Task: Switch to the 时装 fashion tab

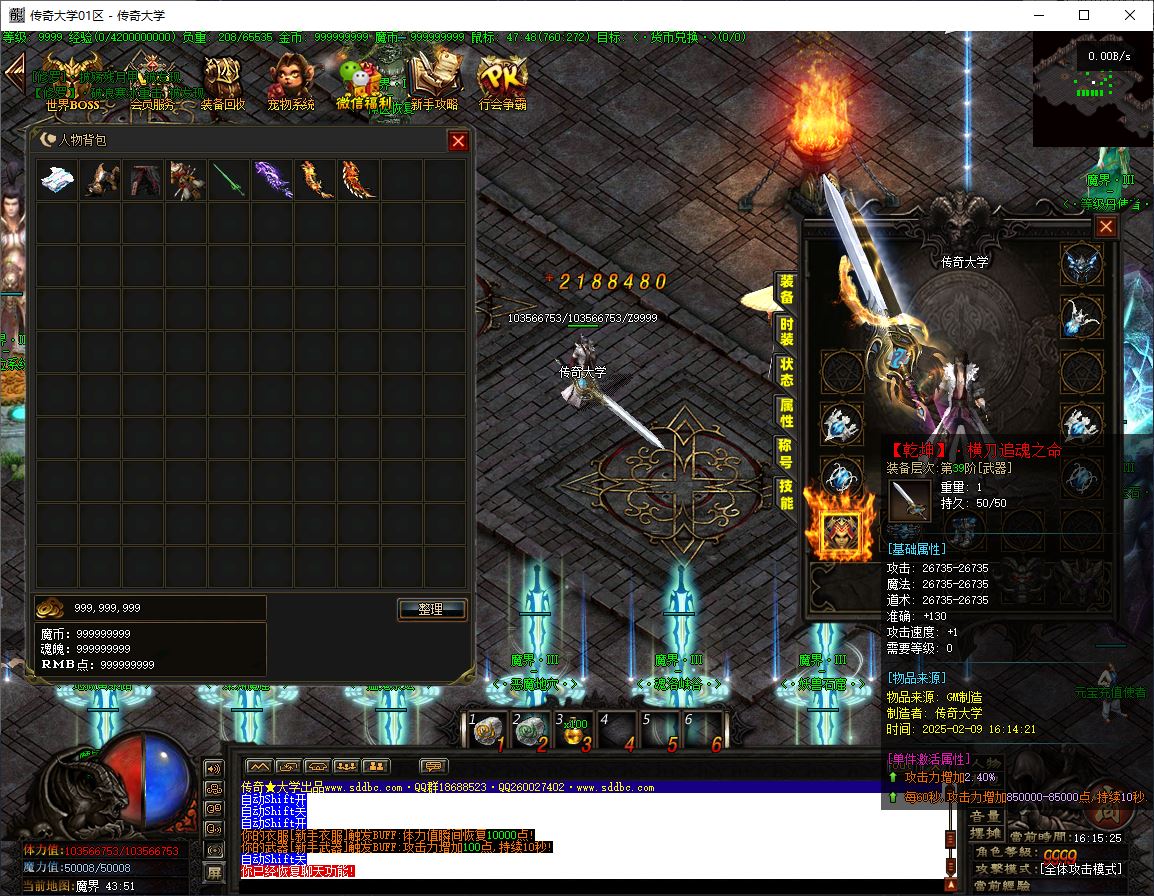Action: tap(787, 330)
